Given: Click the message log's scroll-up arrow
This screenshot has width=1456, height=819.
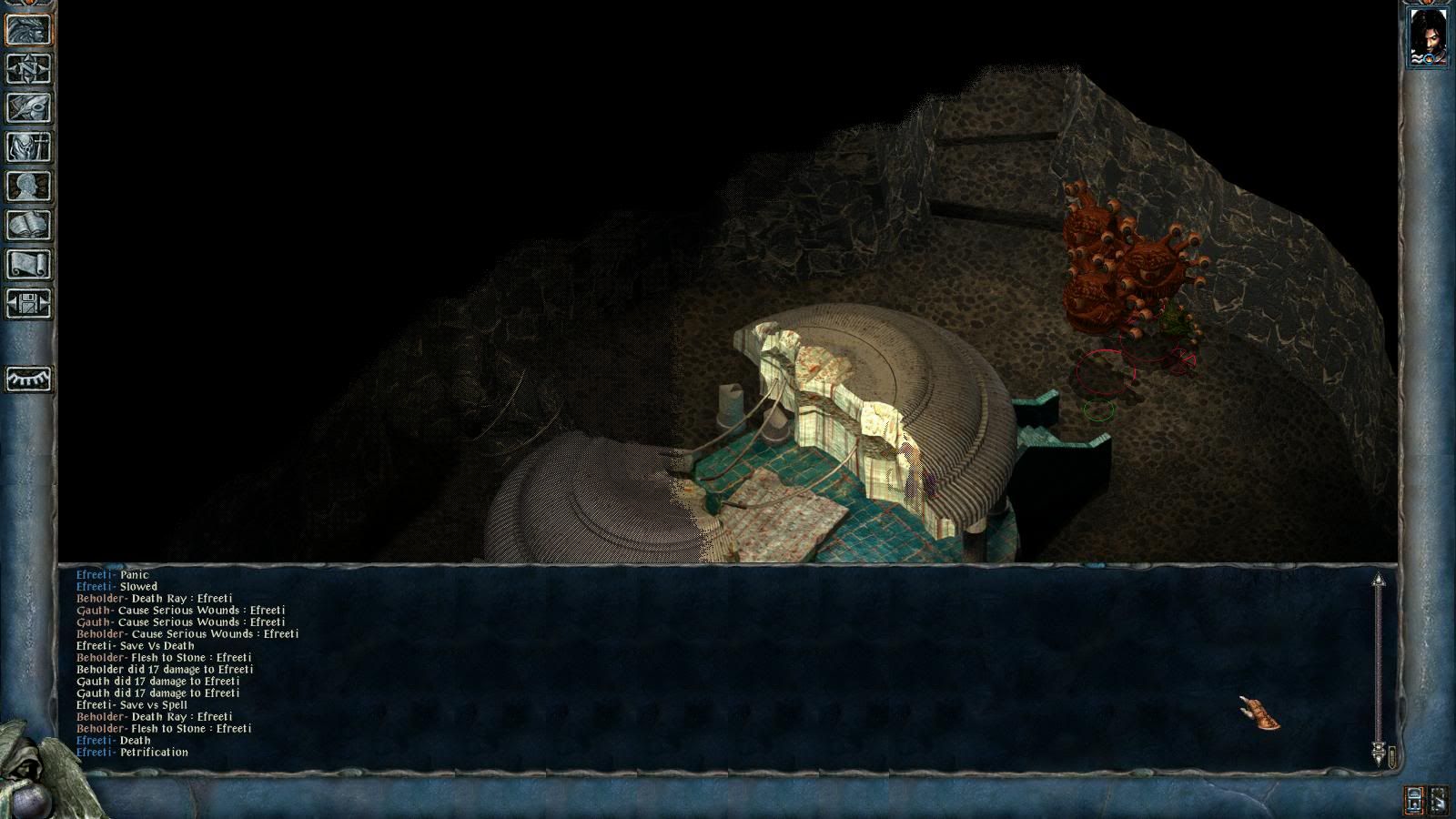Looking at the screenshot, I should pyautogui.click(x=1379, y=580).
